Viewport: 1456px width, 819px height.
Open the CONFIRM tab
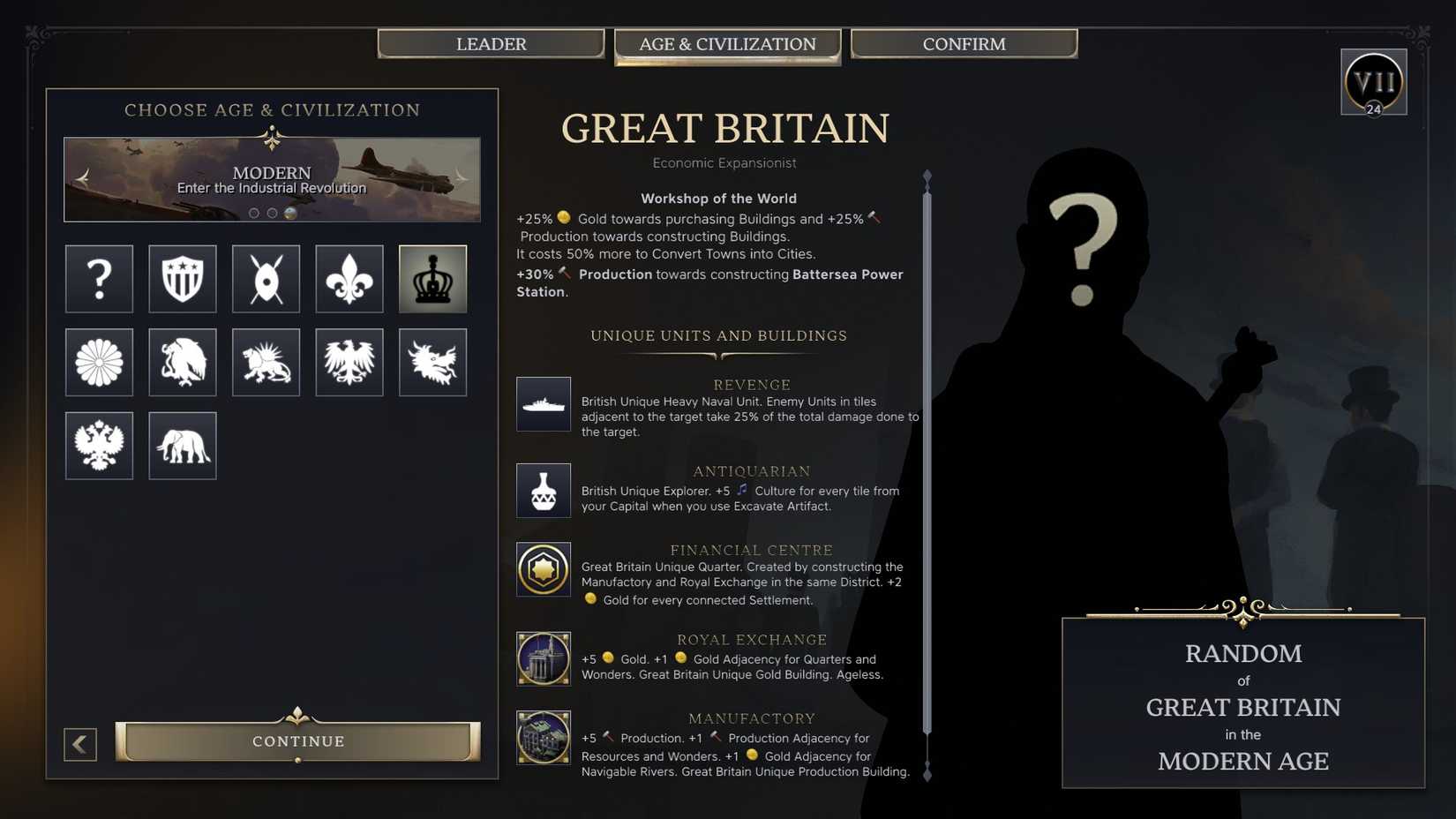(964, 43)
